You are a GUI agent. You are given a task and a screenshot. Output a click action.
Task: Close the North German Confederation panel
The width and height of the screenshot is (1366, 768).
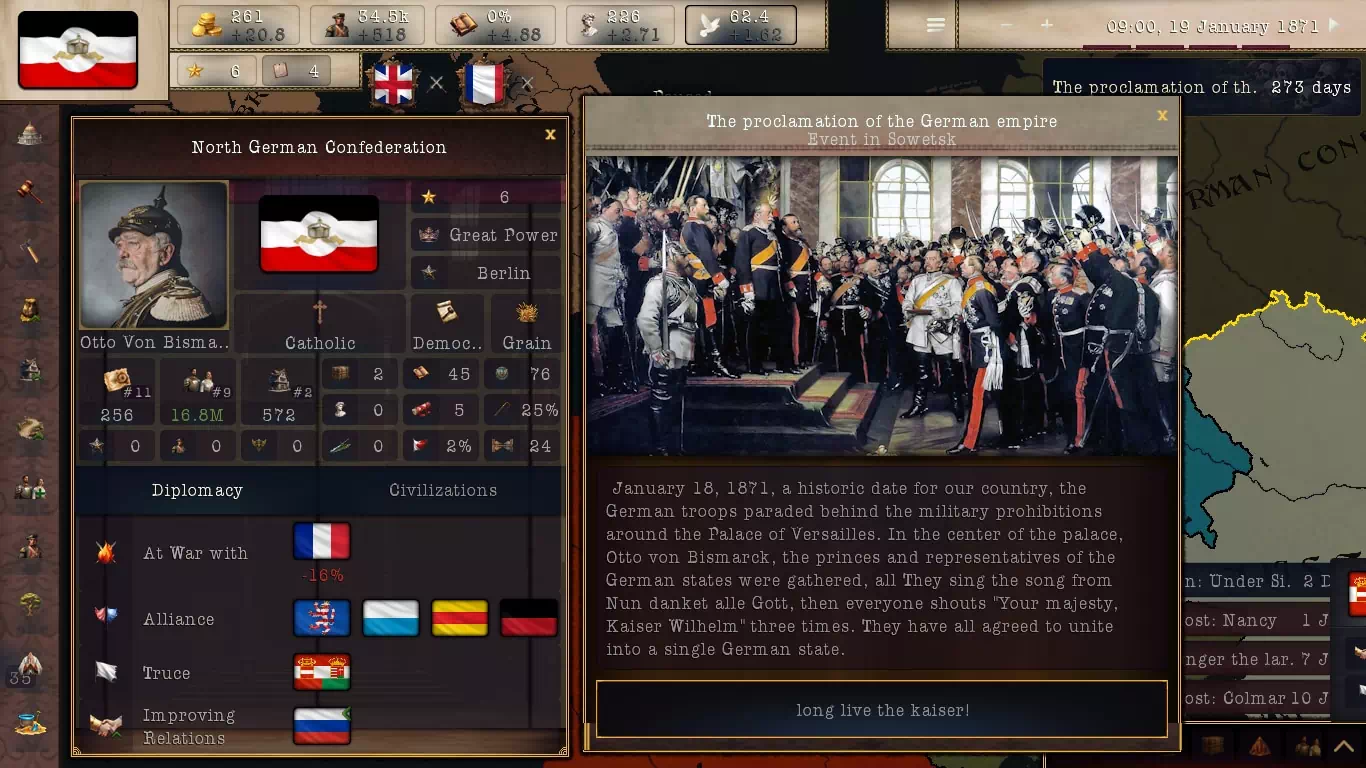click(550, 134)
